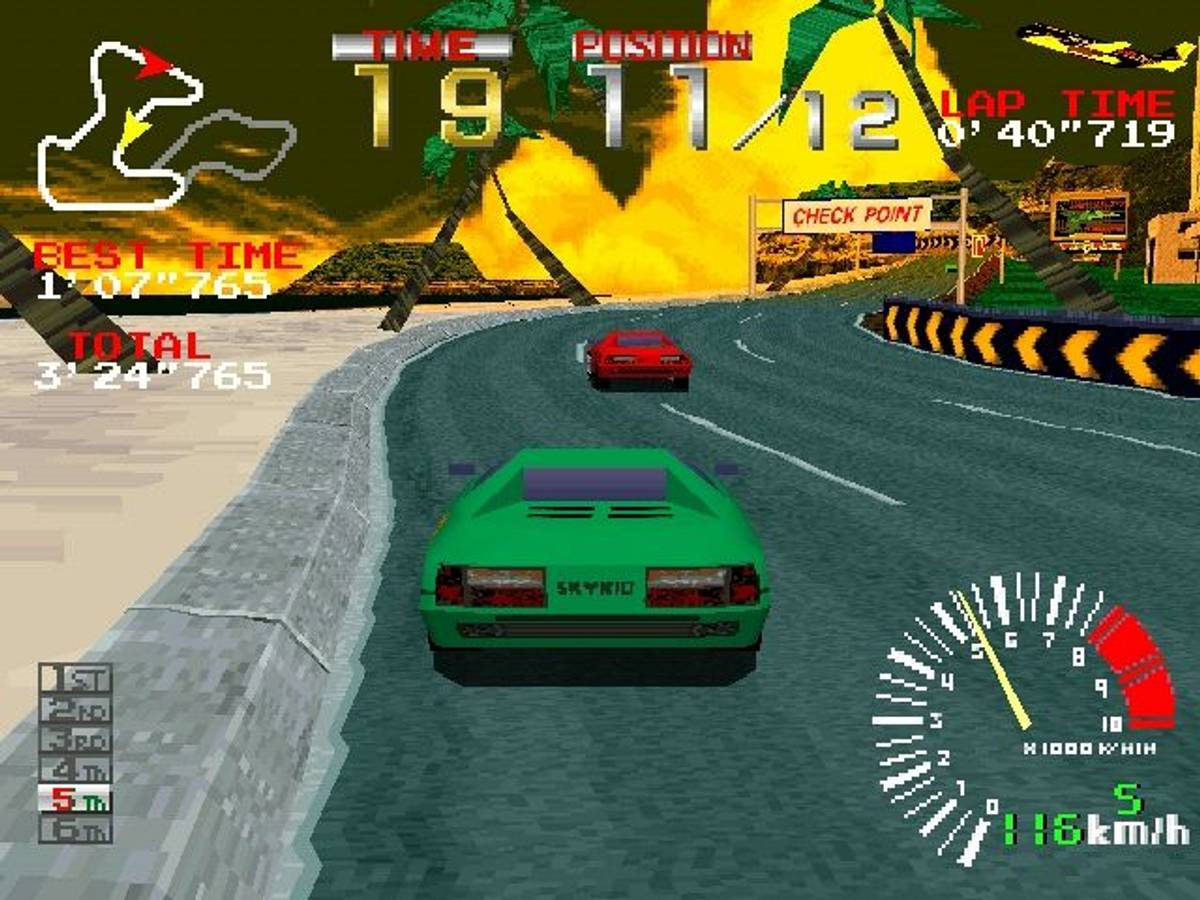Select the 1ST gear indicator
Viewport: 1200px width, 900px height.
pos(75,680)
